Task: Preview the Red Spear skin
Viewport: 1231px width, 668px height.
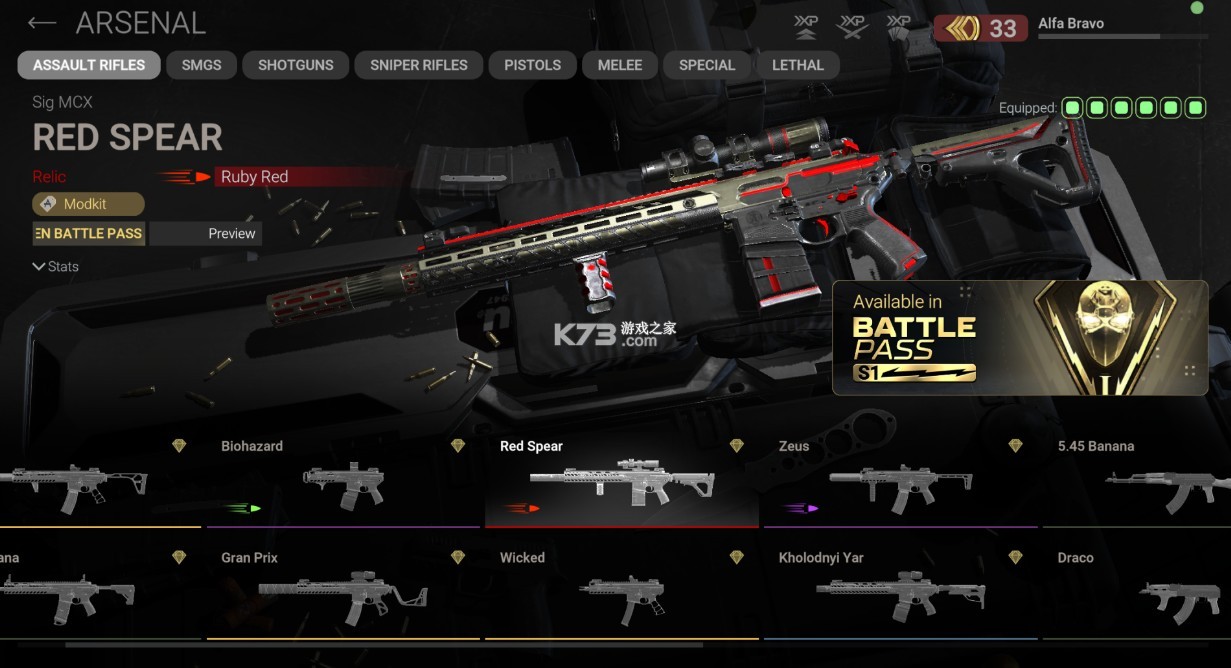Action: (206, 234)
